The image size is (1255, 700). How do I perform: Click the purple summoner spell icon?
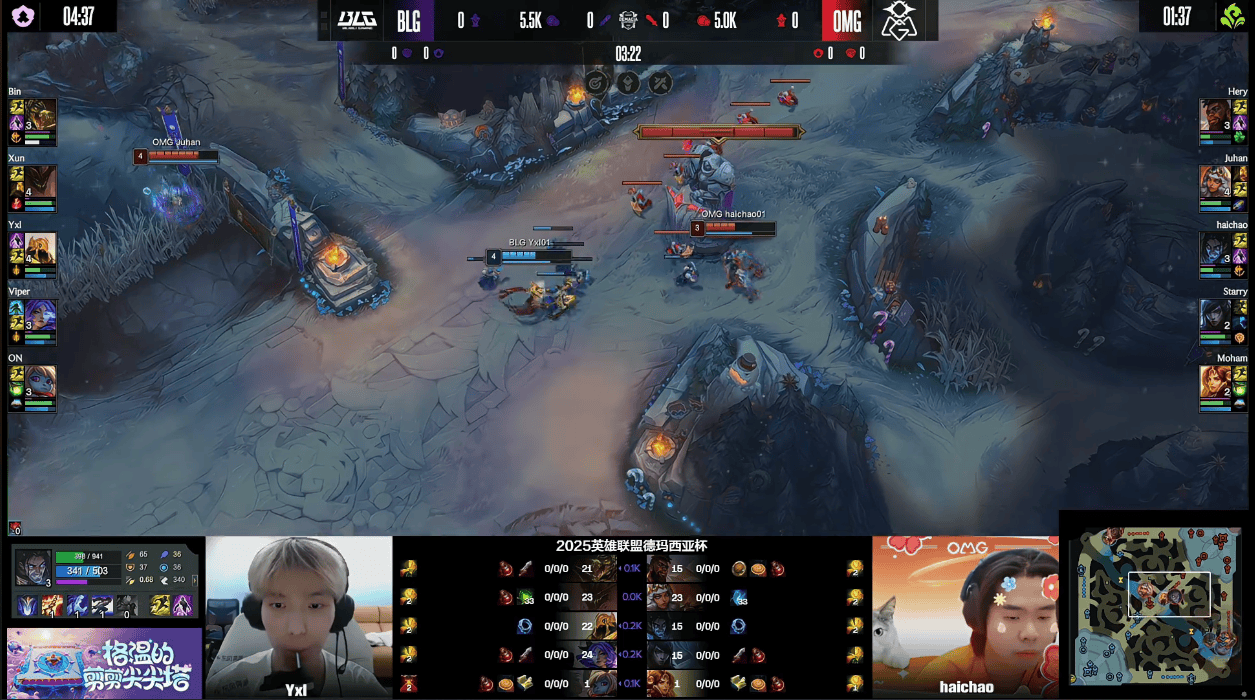(183, 605)
